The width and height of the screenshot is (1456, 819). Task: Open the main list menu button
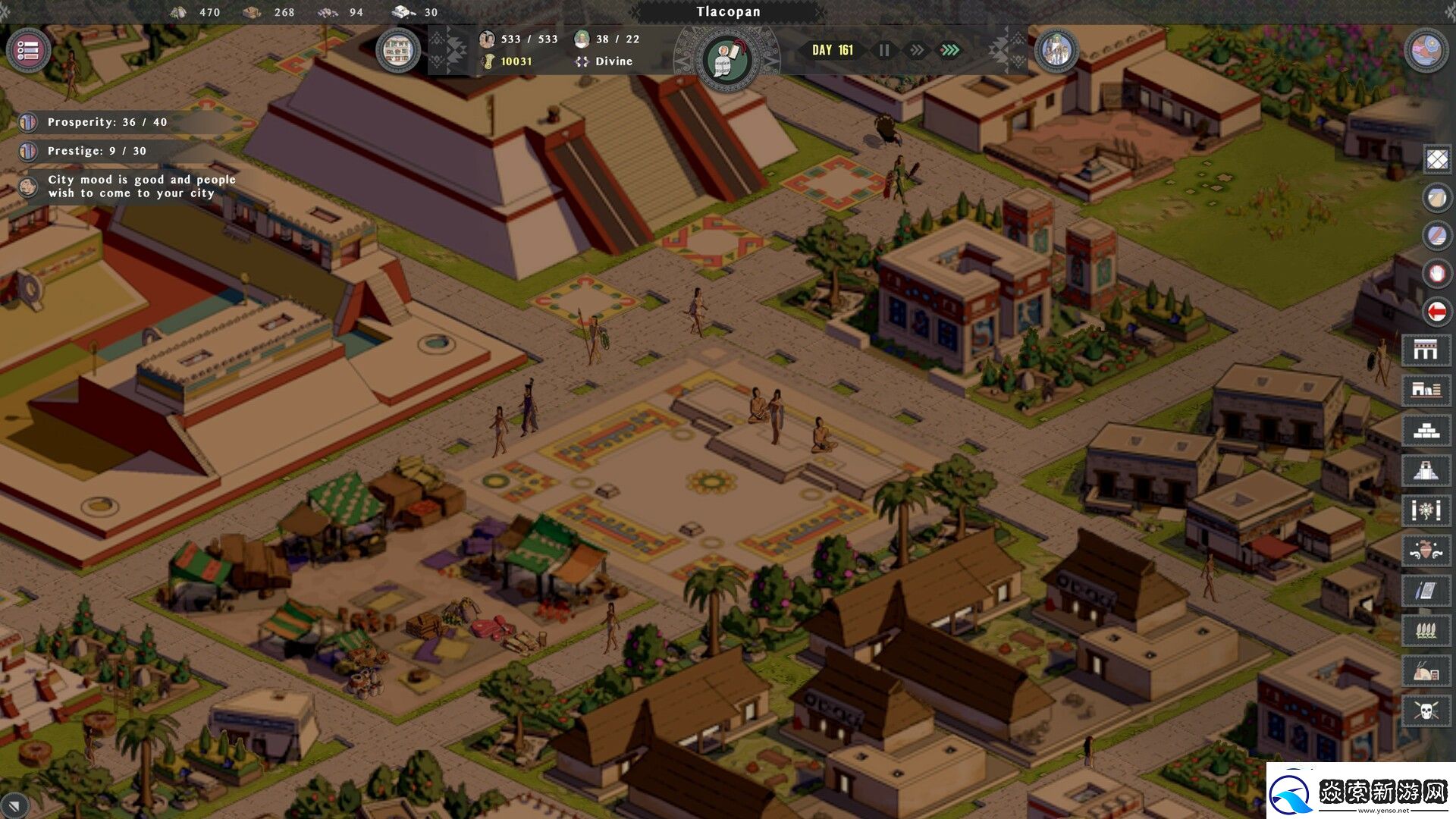pos(28,51)
